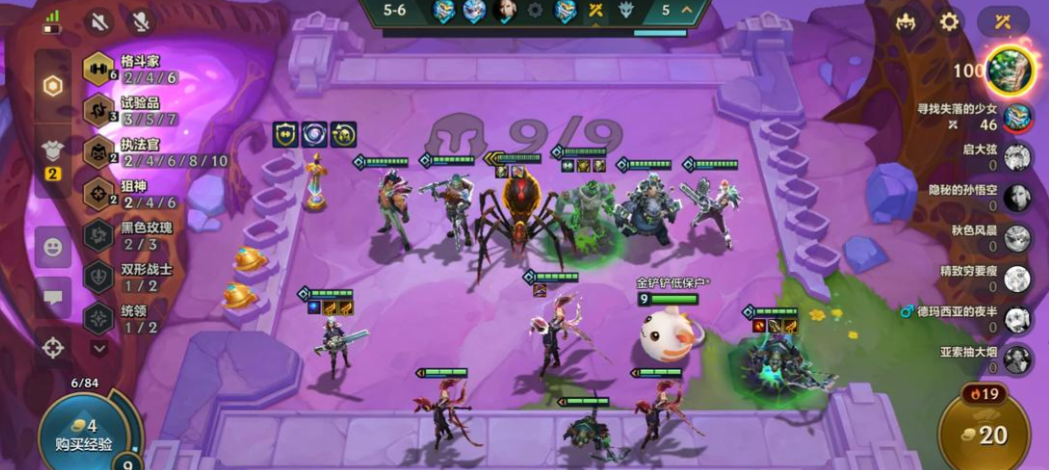Image resolution: width=1049 pixels, height=470 pixels.
Task: Open the emote smiley face button
Action: [52, 245]
